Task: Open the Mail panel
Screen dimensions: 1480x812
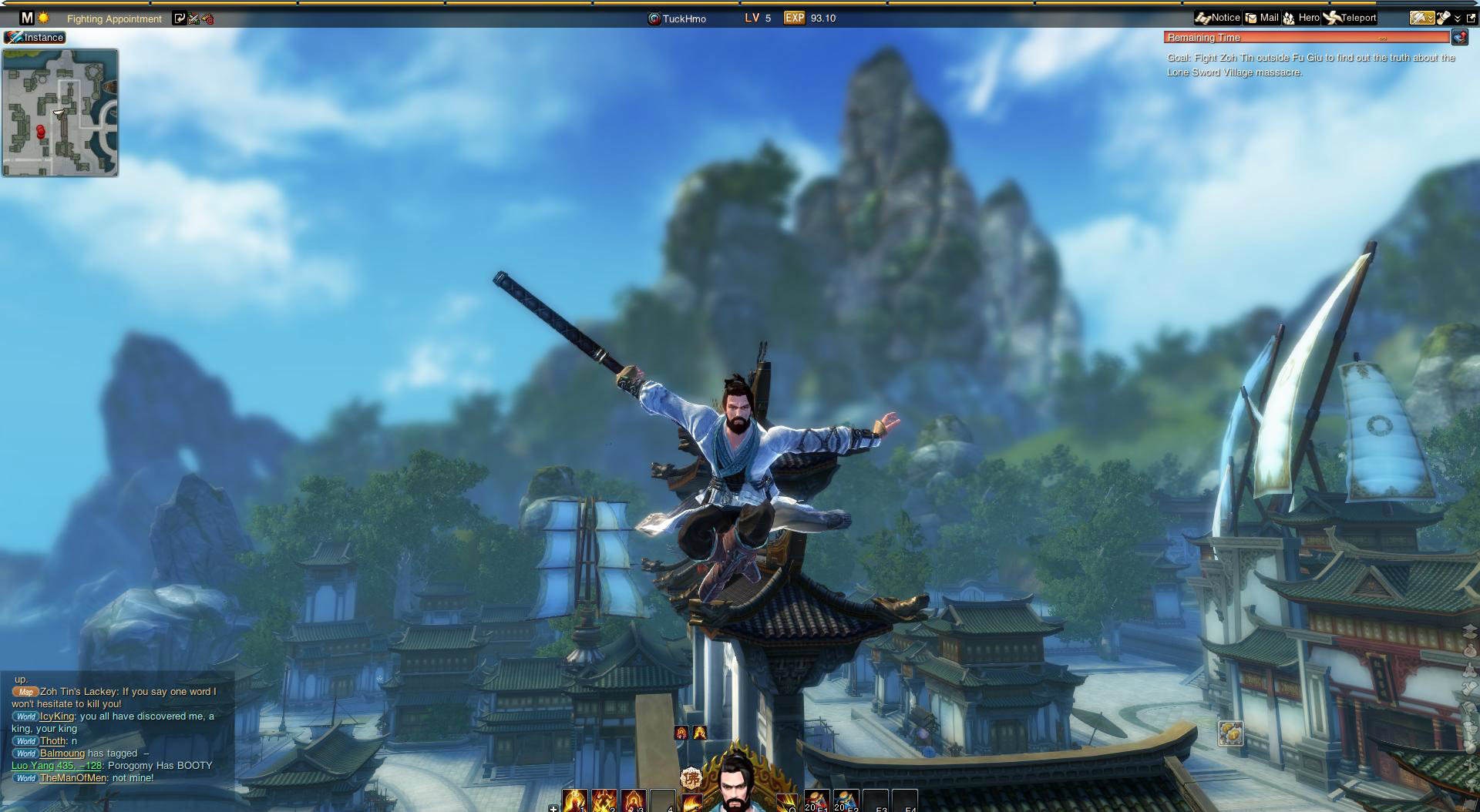Action: pyautogui.click(x=1261, y=17)
